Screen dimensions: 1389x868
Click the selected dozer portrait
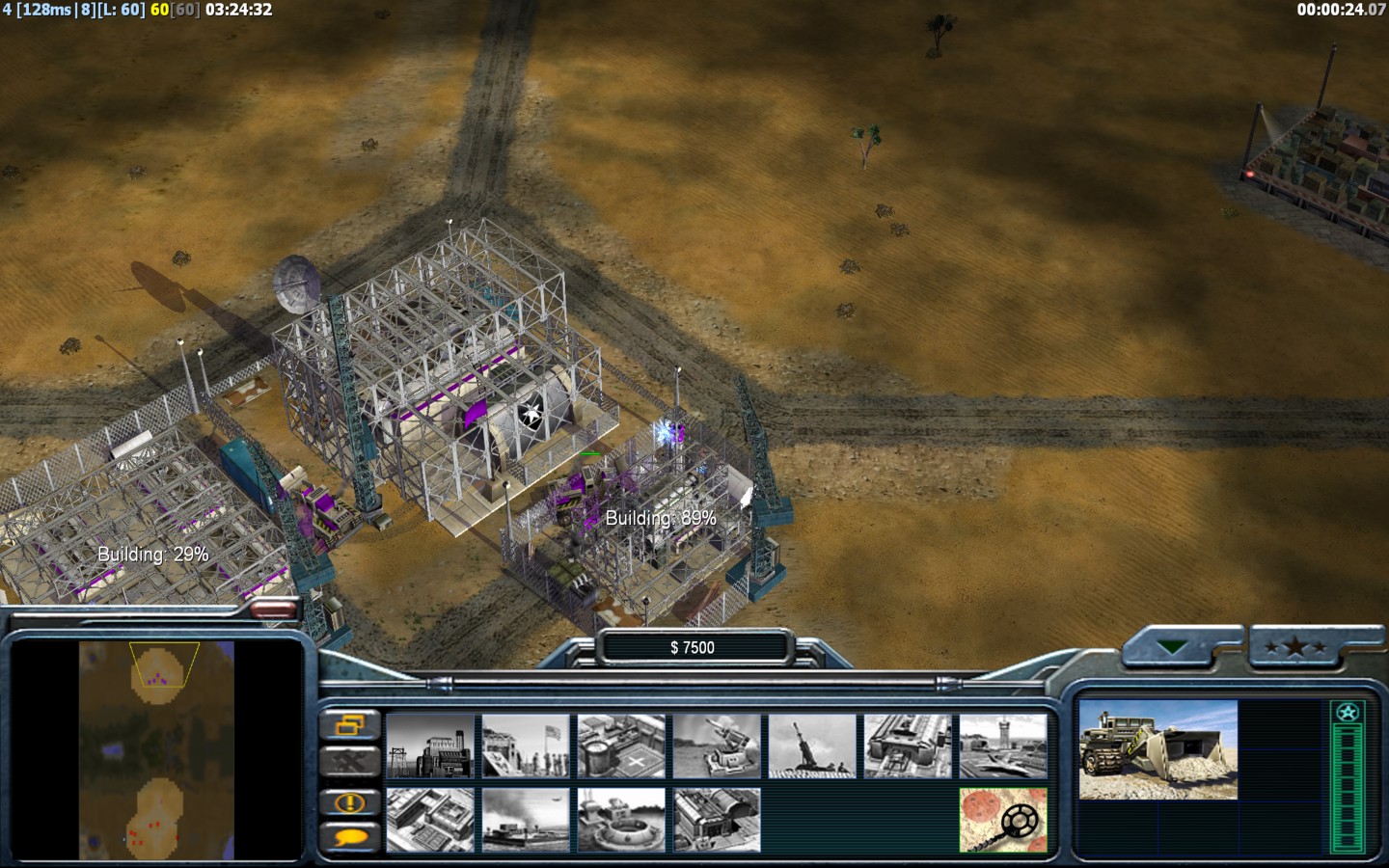coord(1157,750)
